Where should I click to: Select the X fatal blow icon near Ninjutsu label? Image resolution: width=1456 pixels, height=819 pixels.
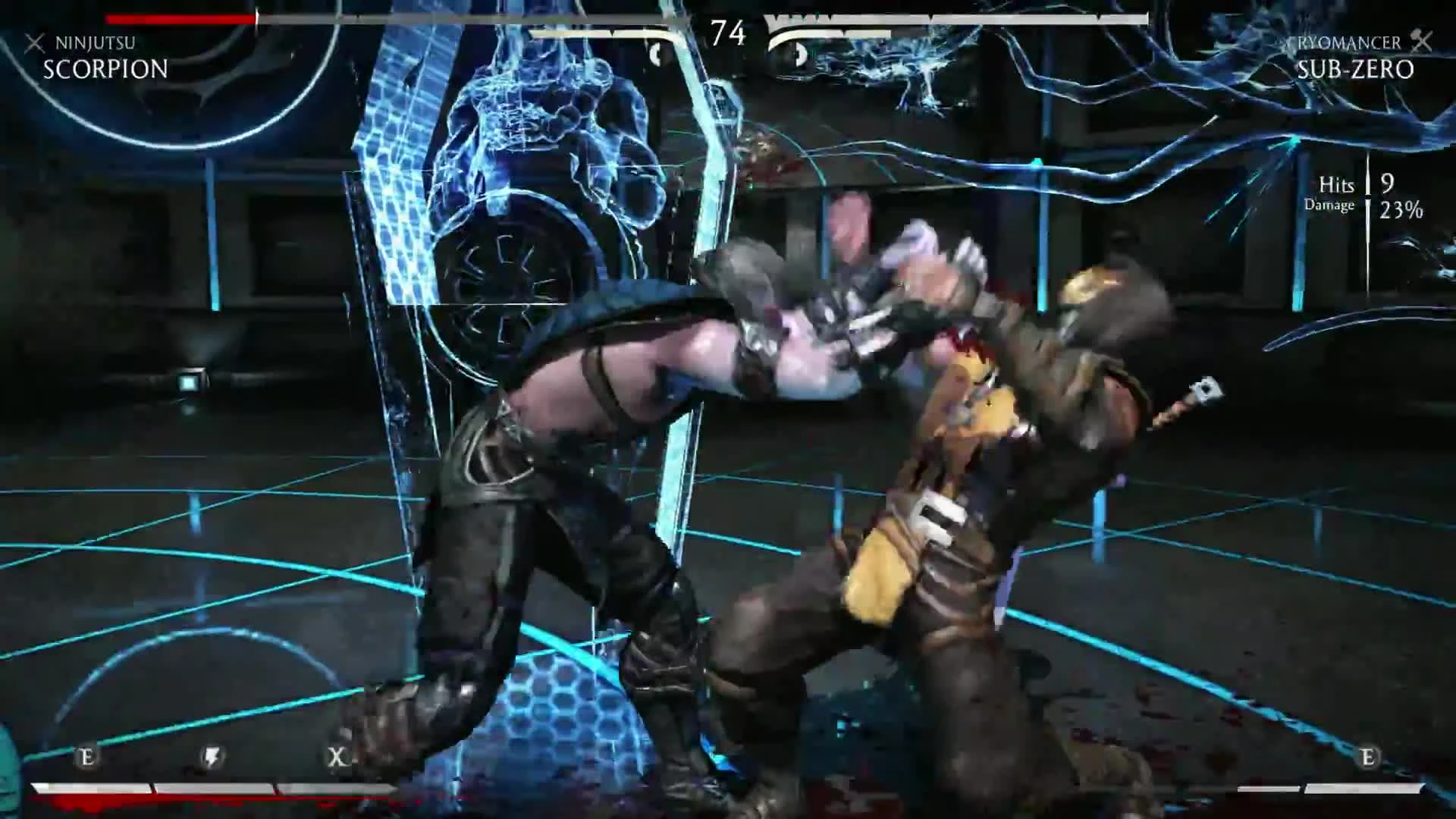33,43
